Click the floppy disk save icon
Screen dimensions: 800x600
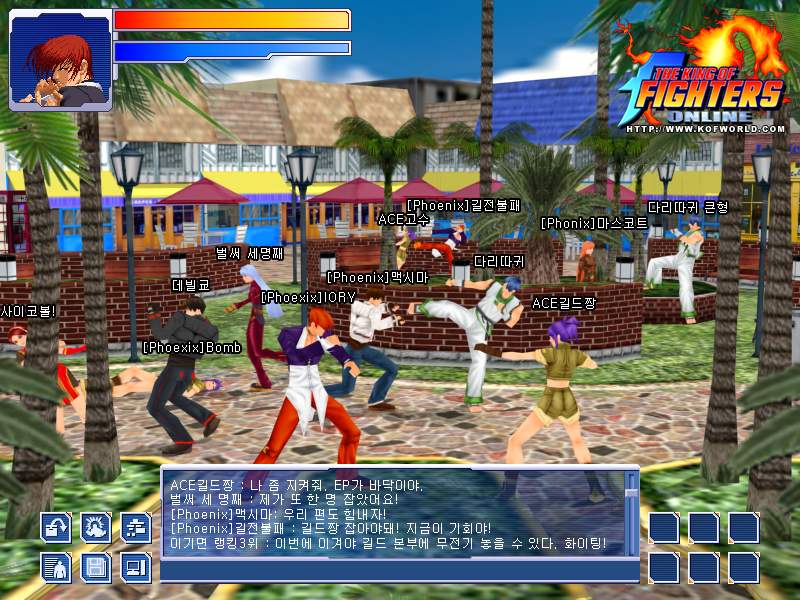96,568
